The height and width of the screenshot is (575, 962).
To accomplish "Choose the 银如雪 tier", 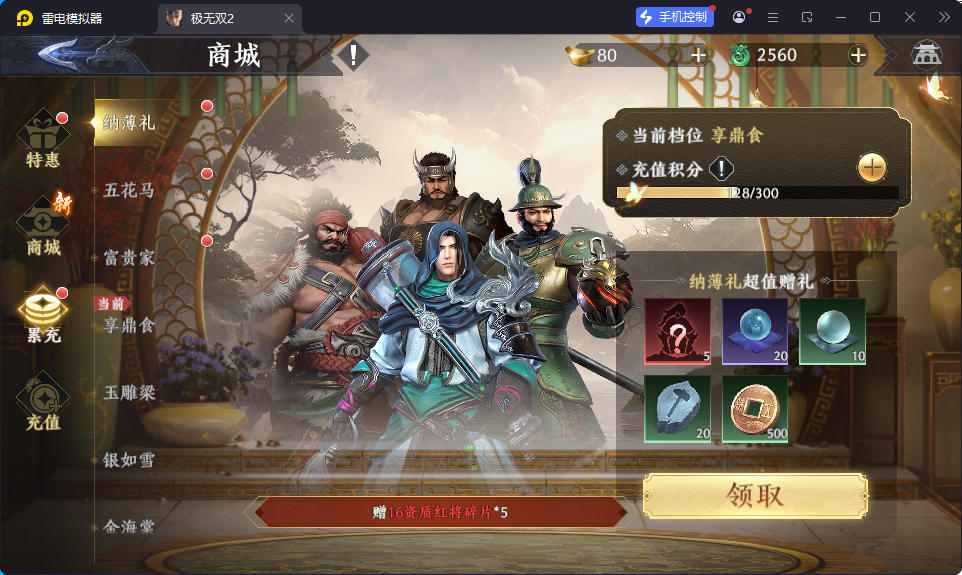I will tap(130, 460).
